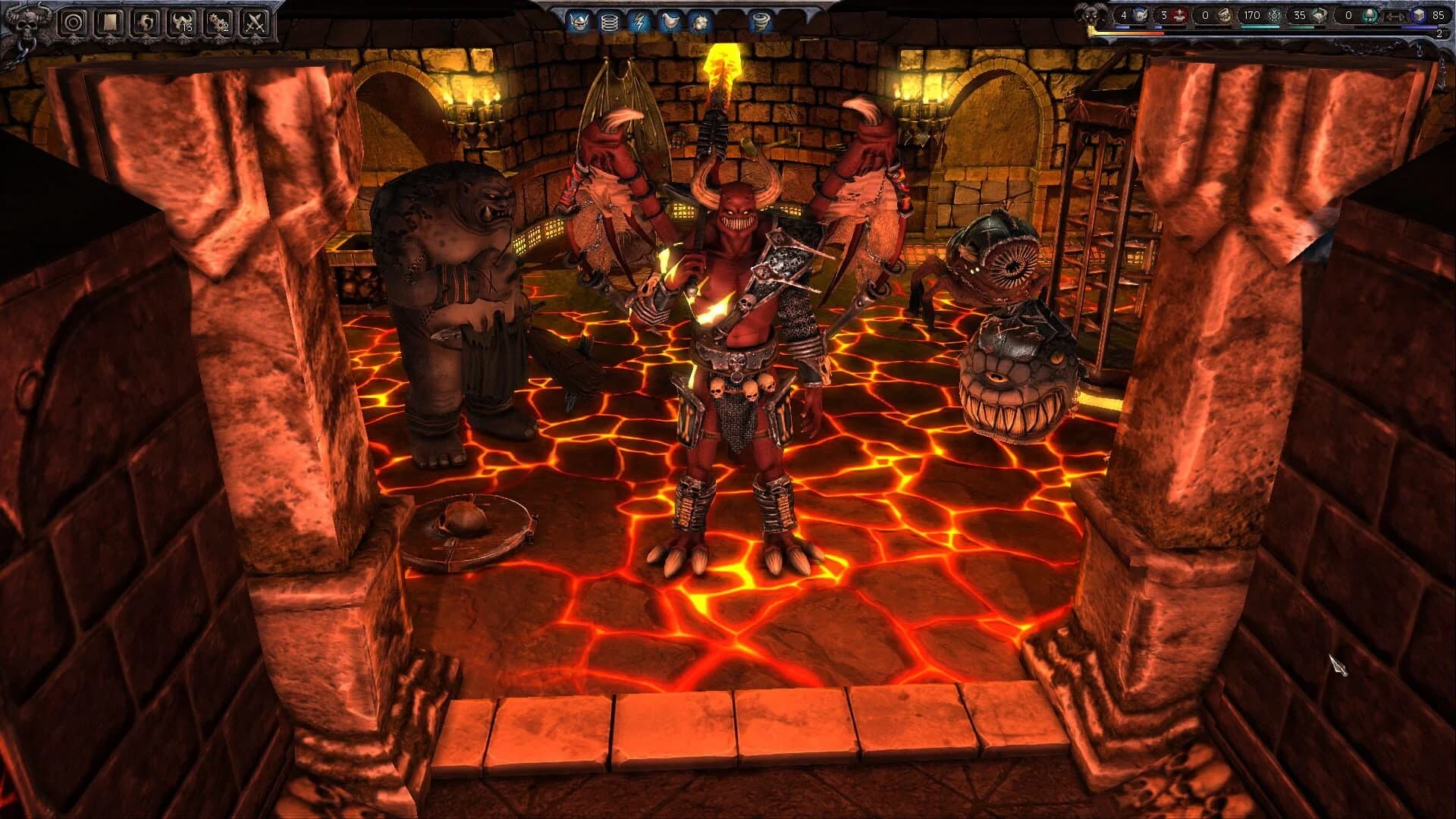Cast the fireball spell from the spell bar
The height and width of the screenshot is (819, 1456).
(x=700, y=21)
